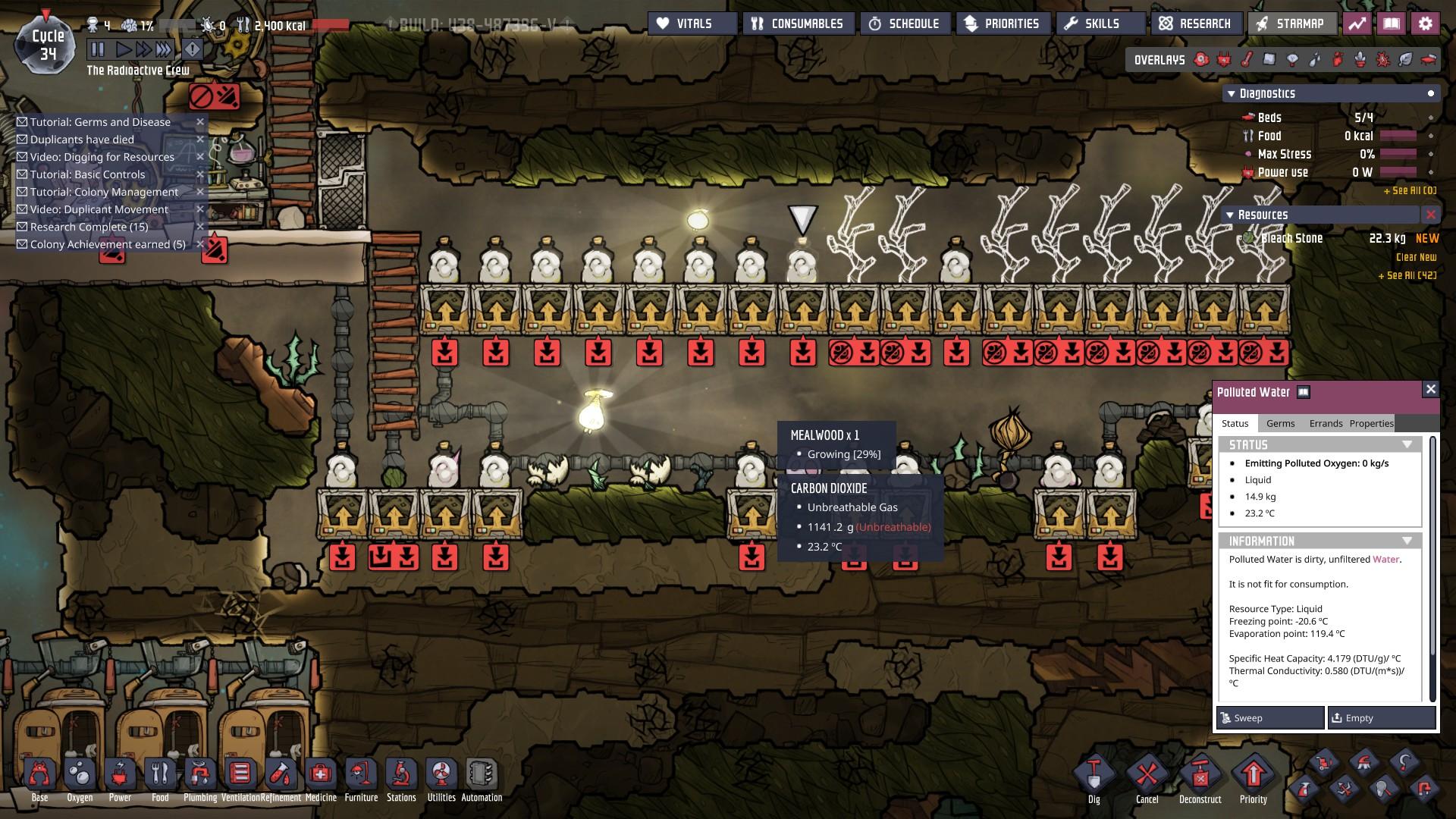Select the Dig tool
This screenshot has height=819, width=1456.
click(1094, 780)
